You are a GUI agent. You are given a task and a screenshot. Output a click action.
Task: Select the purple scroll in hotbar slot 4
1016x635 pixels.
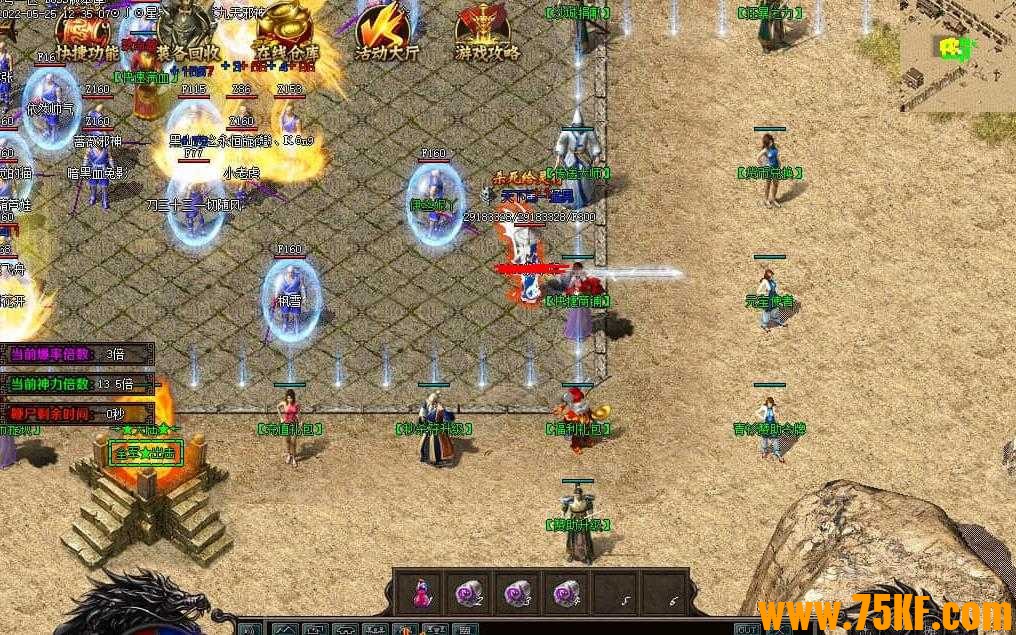point(566,593)
